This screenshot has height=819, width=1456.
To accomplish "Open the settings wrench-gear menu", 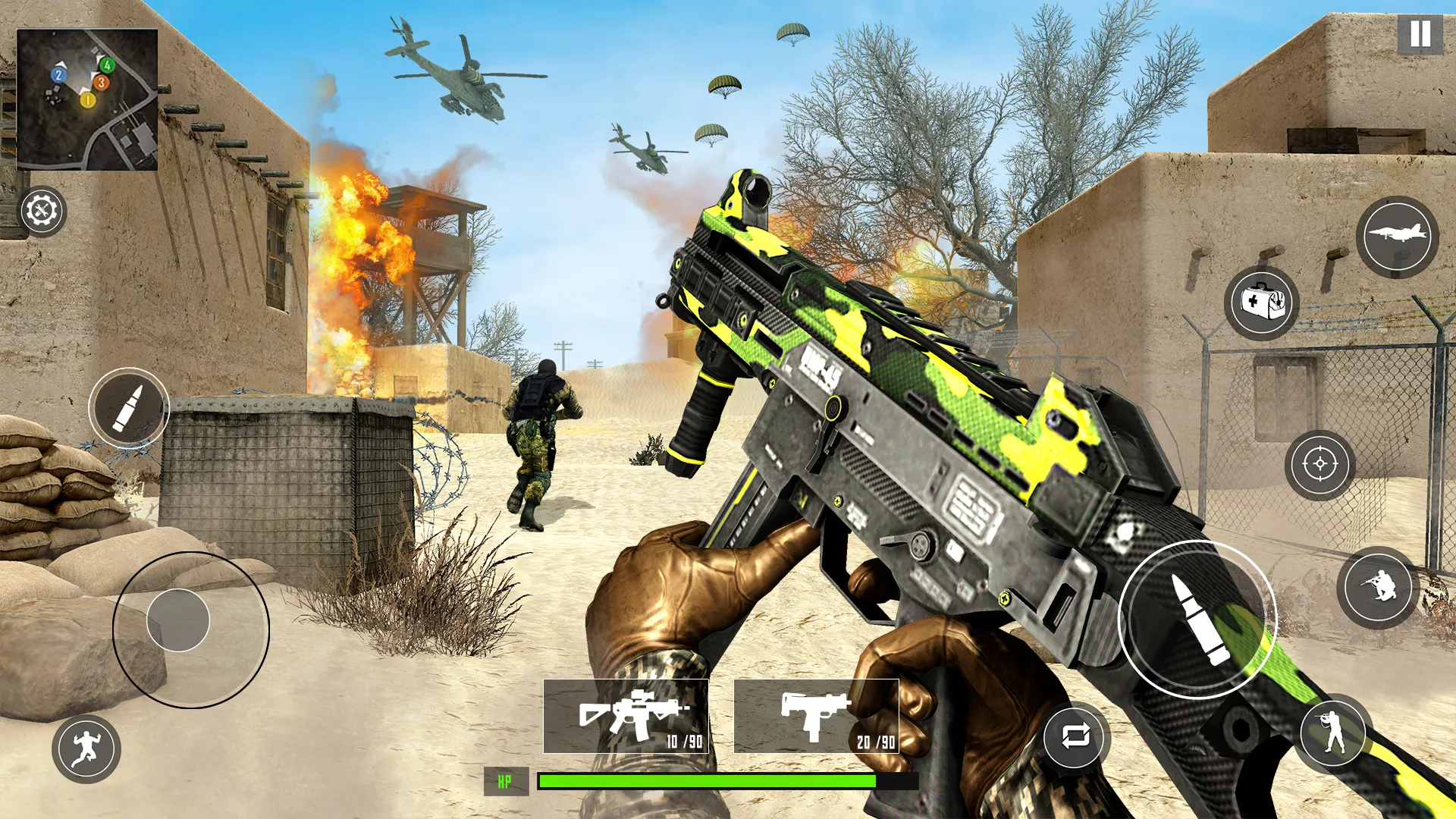I will coord(42,211).
